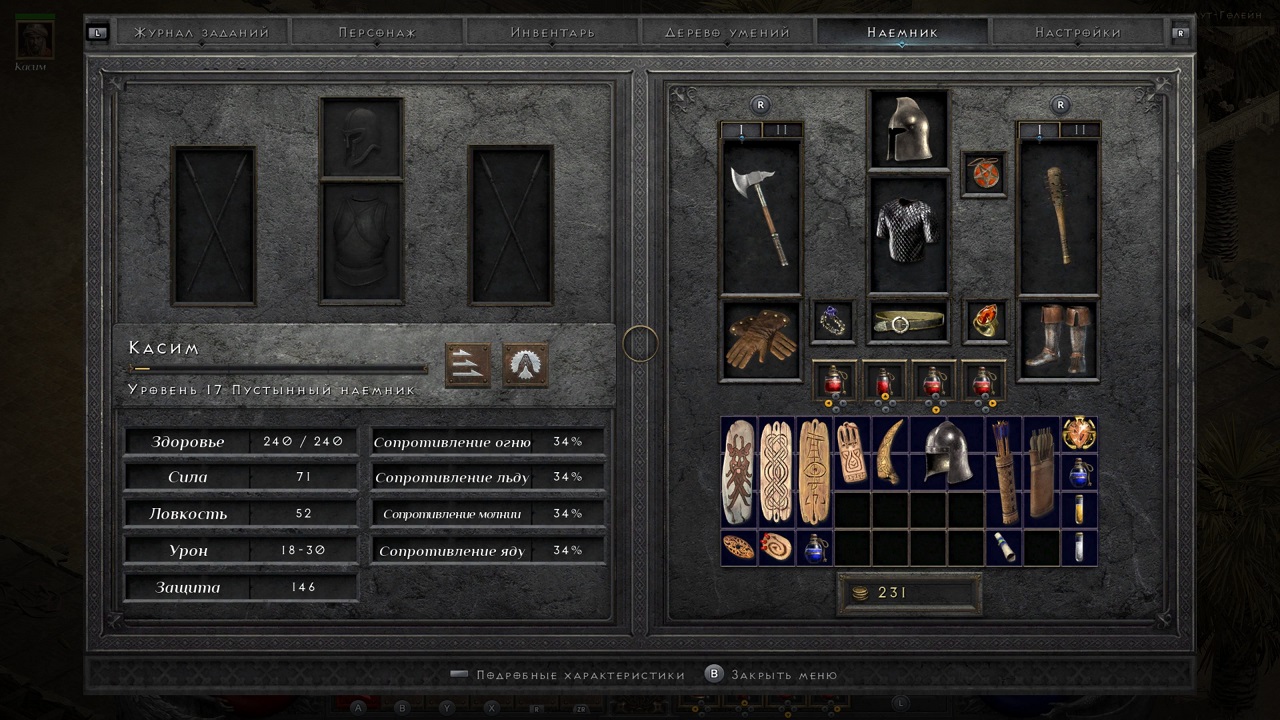The height and width of the screenshot is (720, 1280).
Task: Click the mercenary's empty helmet slot
Action: point(361,139)
